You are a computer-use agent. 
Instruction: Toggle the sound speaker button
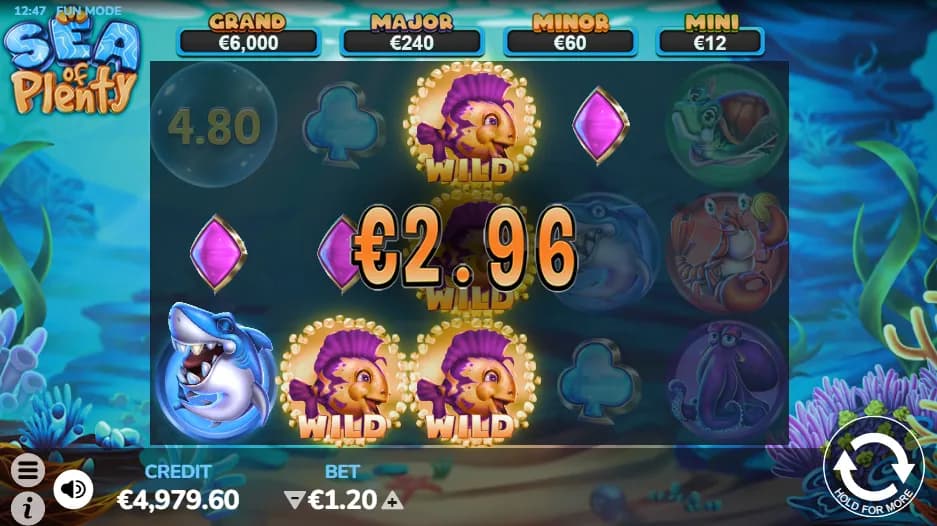coord(72,488)
